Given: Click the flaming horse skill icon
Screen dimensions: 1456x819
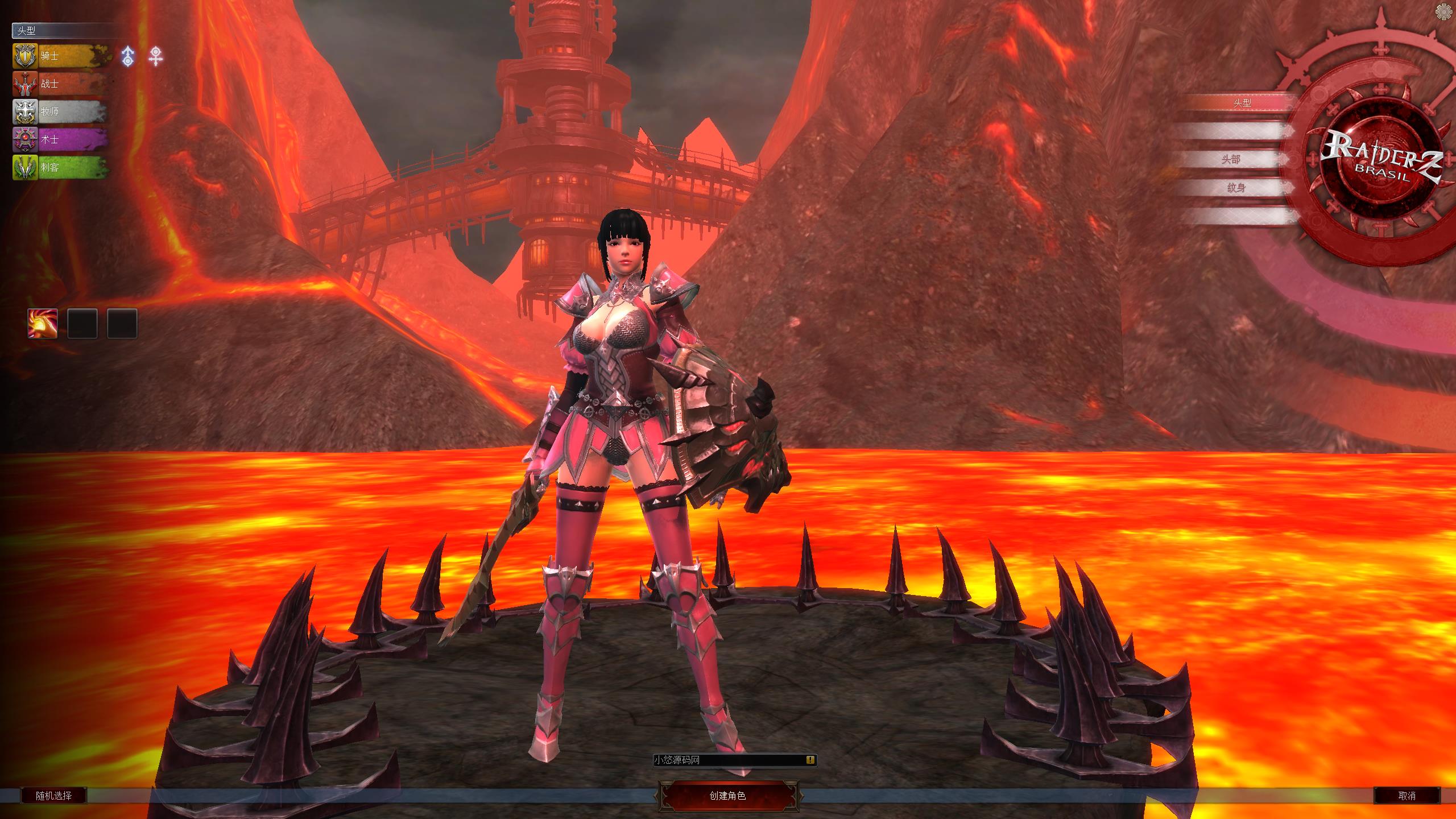Looking at the screenshot, I should click(43, 324).
